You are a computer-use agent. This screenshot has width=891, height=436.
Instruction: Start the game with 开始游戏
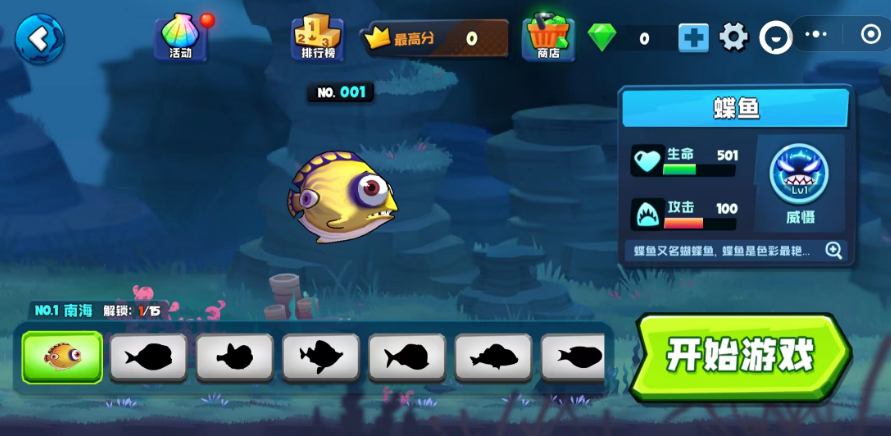click(741, 356)
